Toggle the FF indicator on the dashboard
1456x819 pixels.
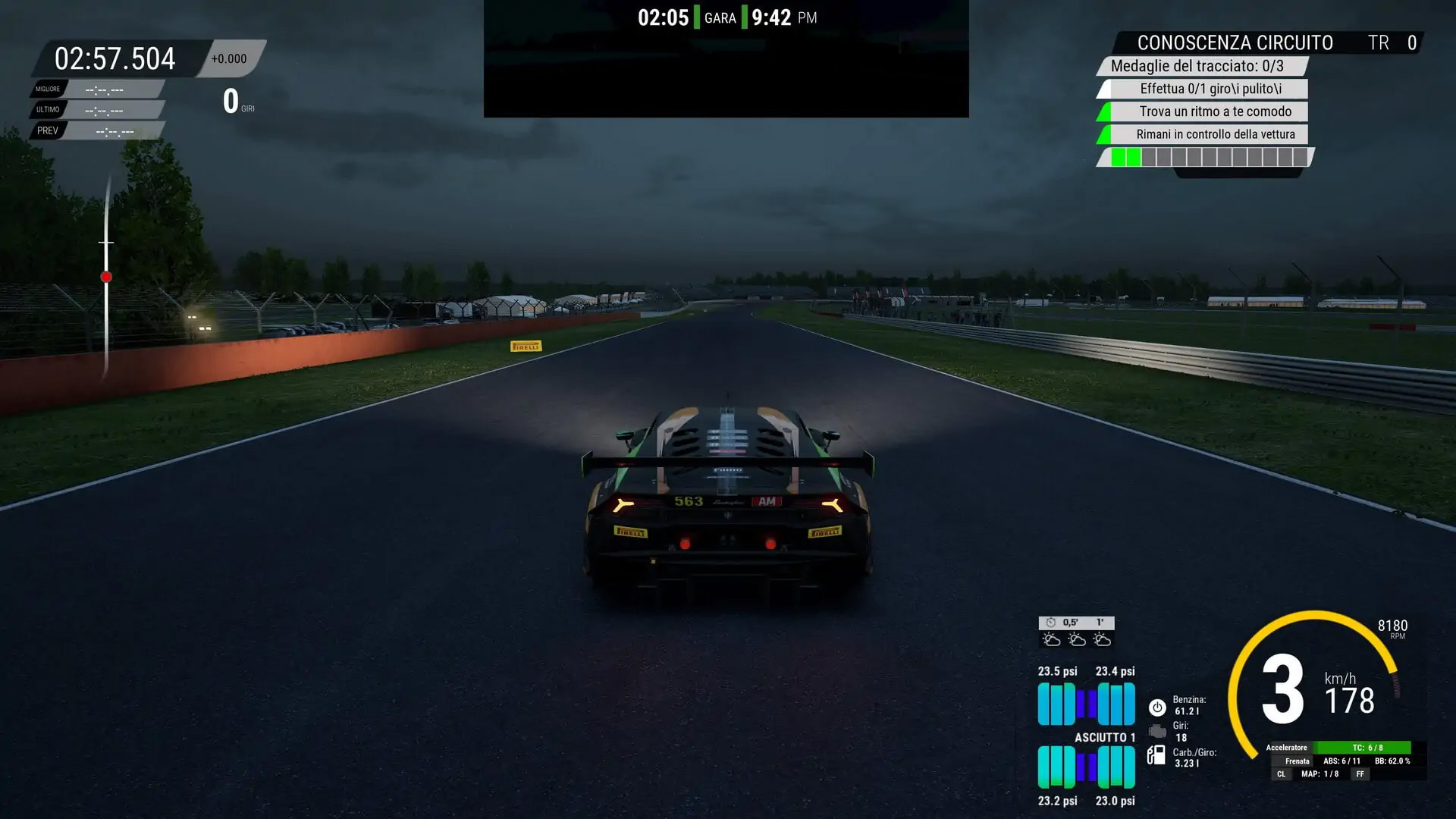pos(1360,773)
